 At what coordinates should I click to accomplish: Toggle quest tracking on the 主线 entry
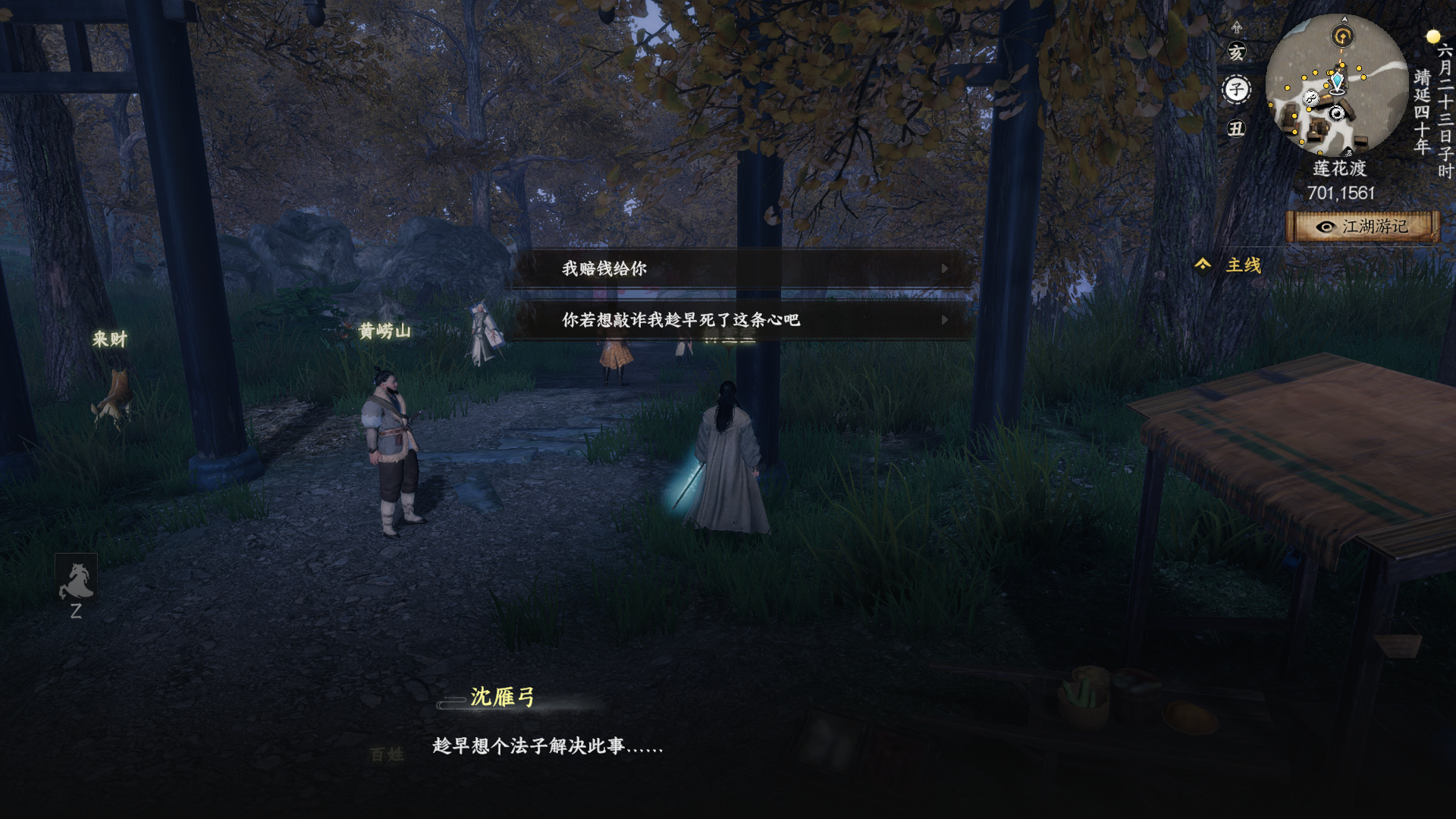(x=1244, y=265)
